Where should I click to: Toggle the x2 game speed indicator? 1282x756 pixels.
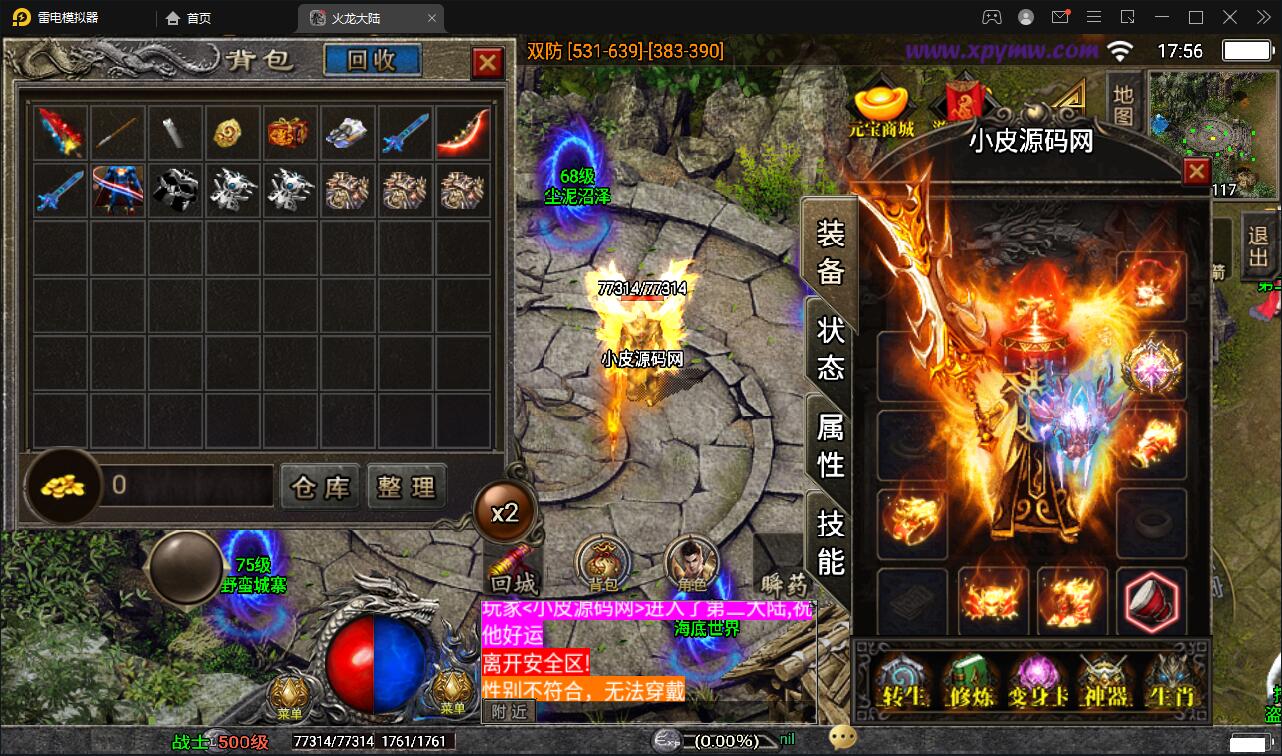point(506,512)
